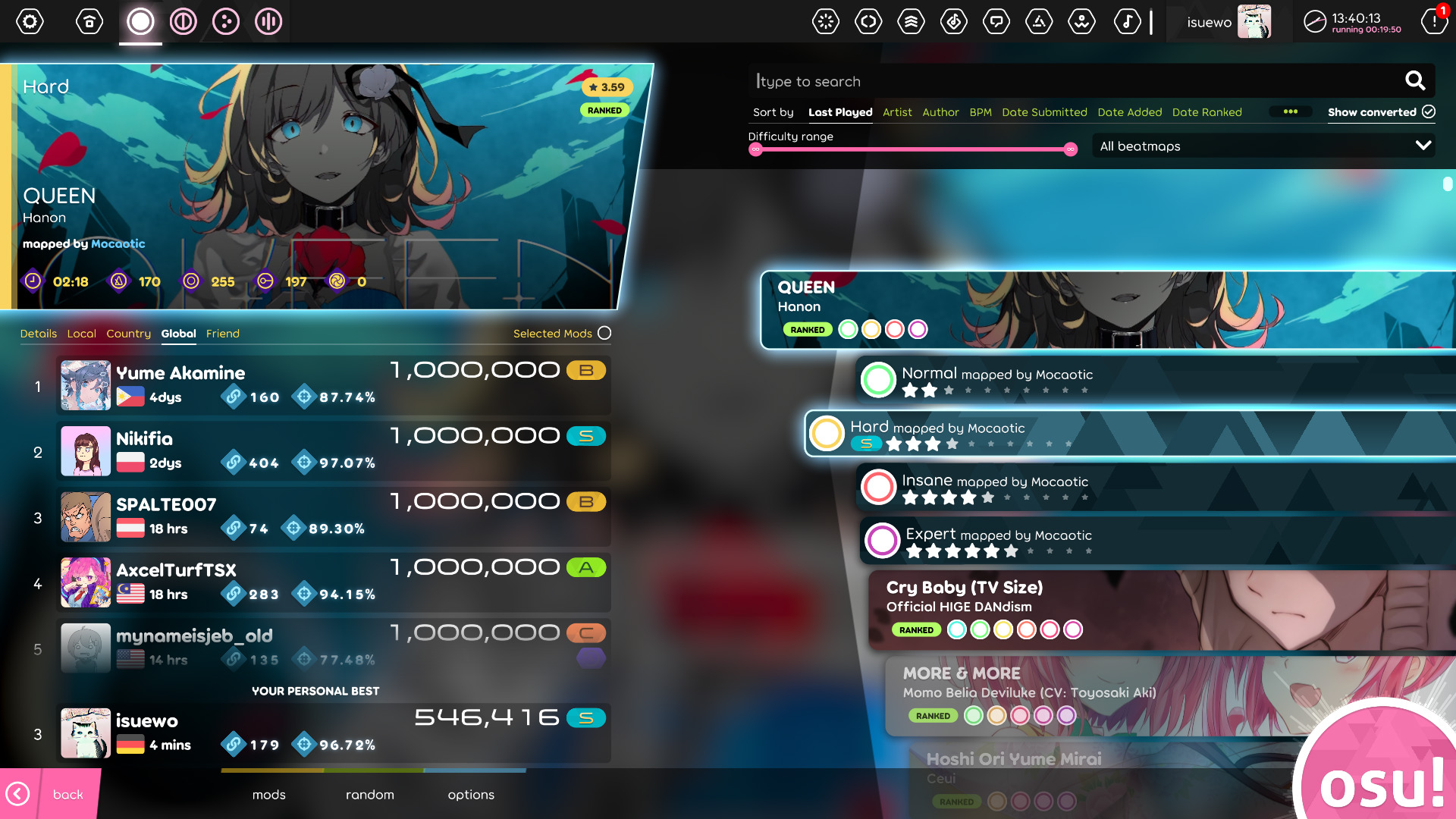
Task: Switch to the Details tab
Action: pos(39,334)
